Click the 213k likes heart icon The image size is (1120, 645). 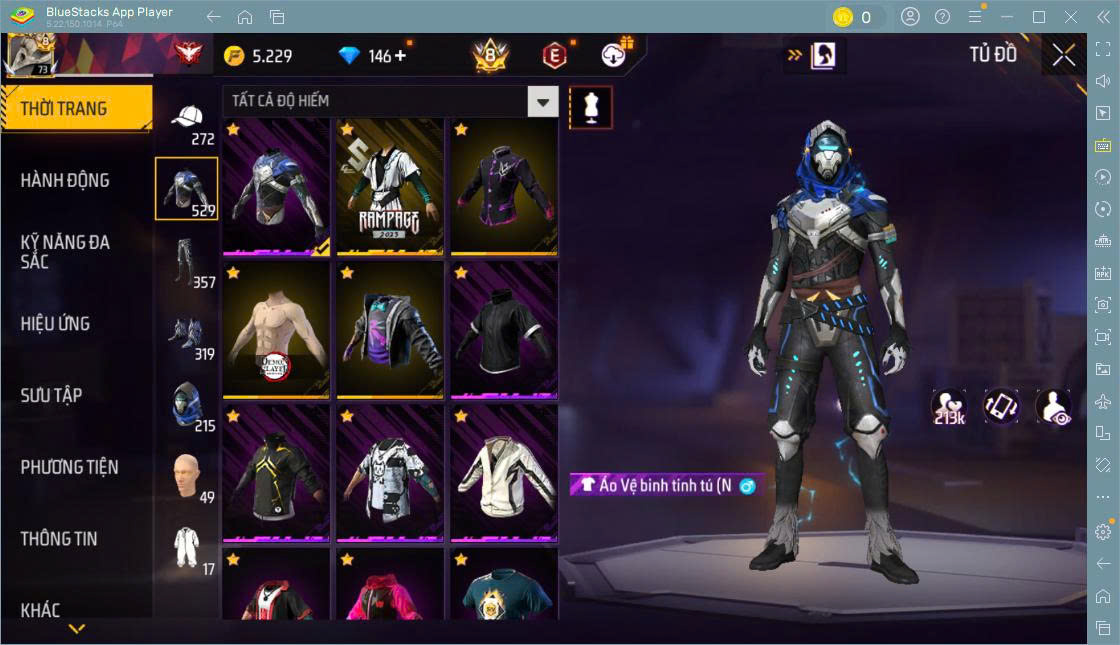(x=948, y=406)
